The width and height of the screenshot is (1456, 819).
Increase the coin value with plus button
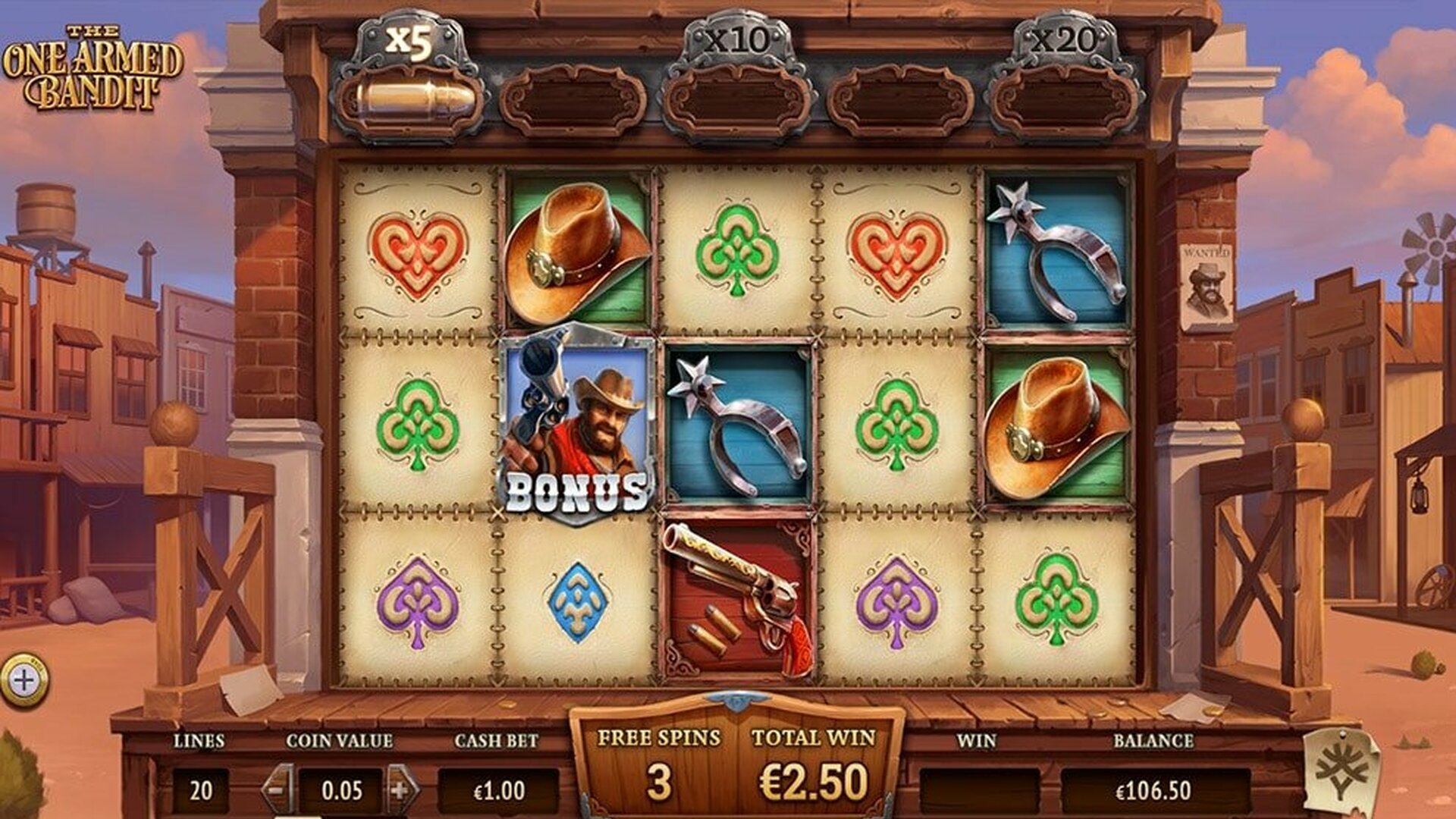coord(402,790)
